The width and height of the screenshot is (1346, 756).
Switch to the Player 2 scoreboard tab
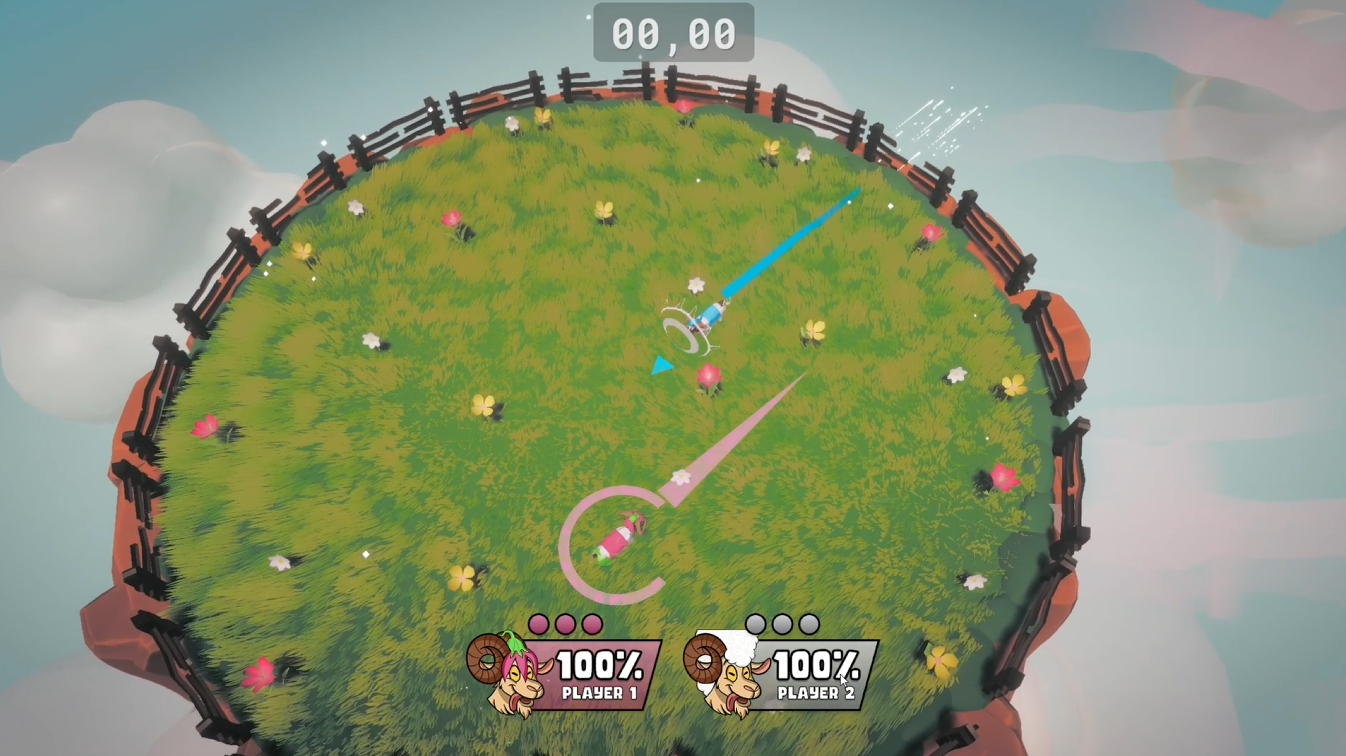tap(816, 691)
